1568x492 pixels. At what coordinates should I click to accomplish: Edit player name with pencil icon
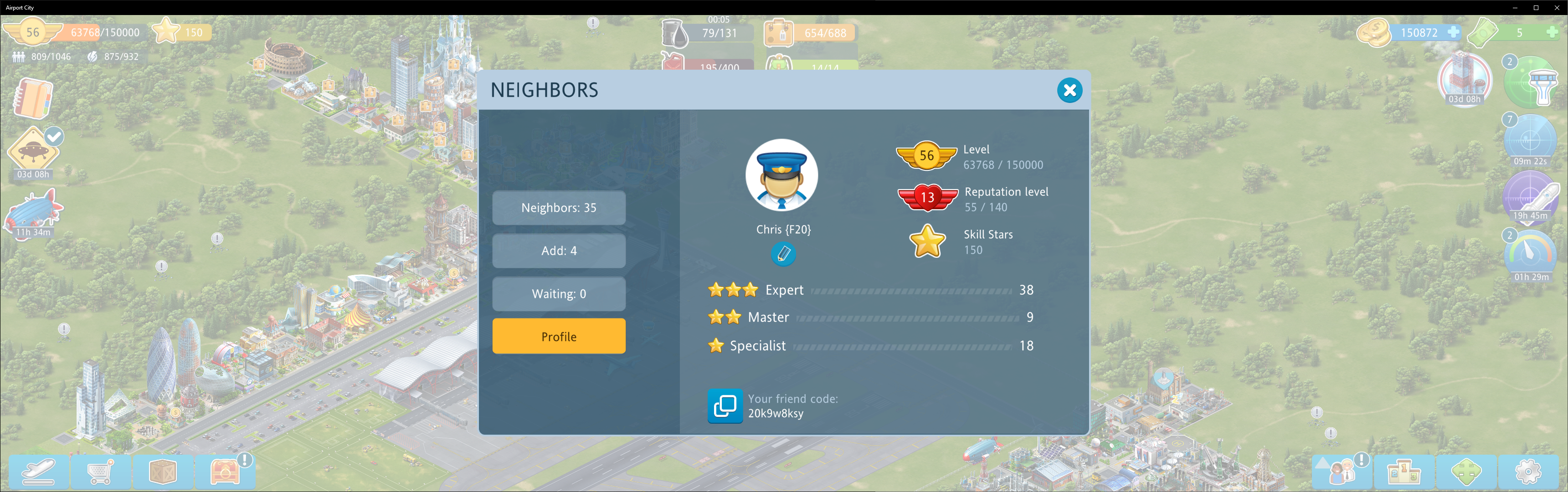[783, 254]
